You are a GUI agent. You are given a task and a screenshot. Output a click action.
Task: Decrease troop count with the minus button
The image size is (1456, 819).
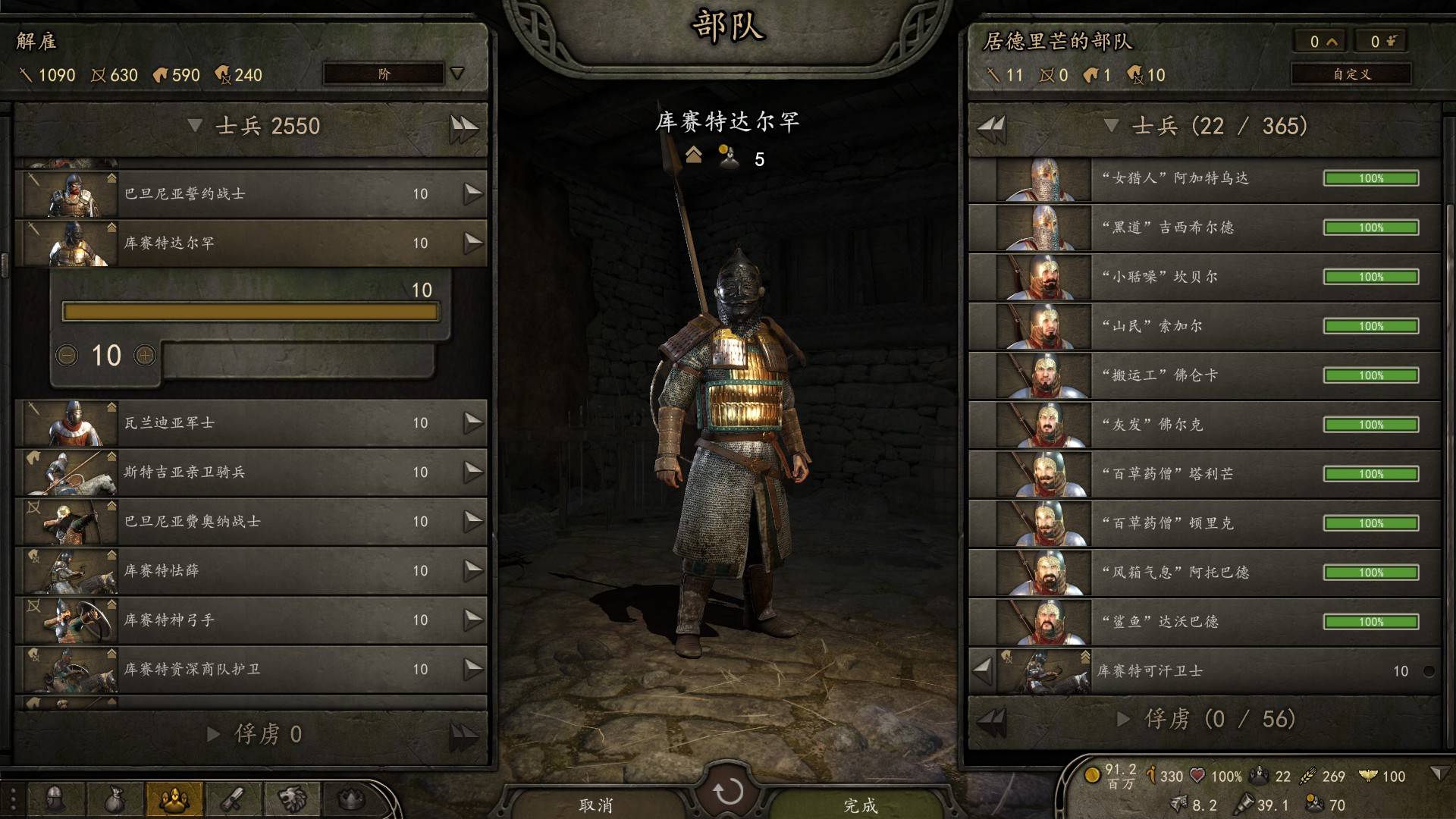tap(67, 355)
